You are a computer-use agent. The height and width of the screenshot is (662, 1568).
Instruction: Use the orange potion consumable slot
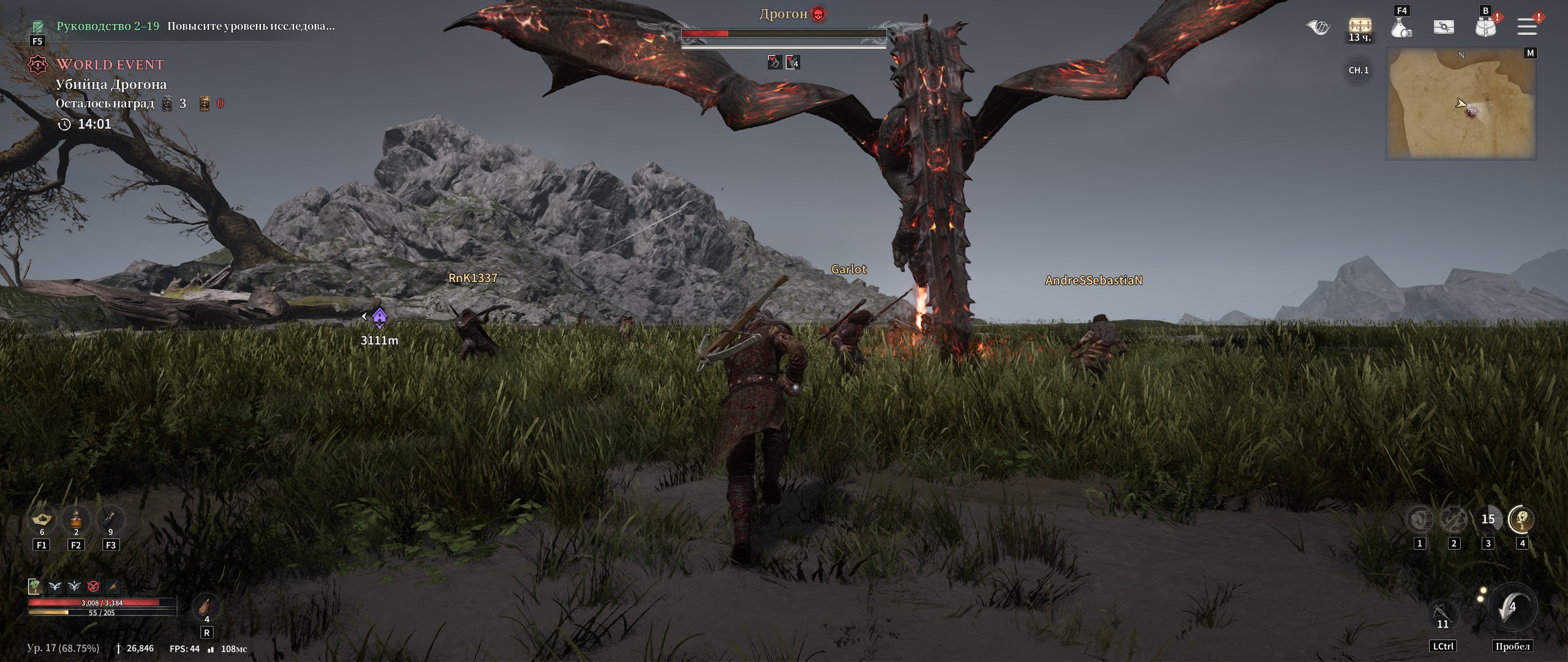76,520
